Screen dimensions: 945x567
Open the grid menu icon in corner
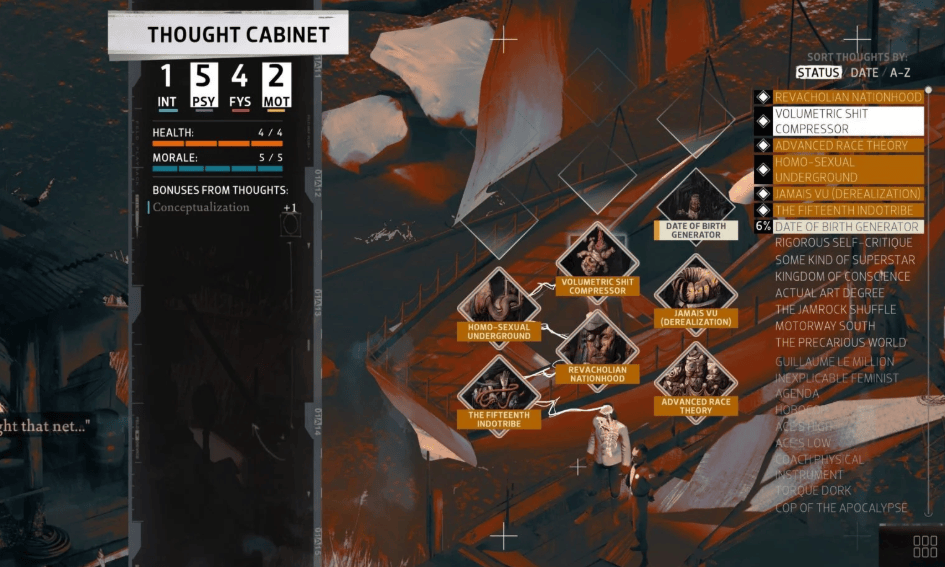pos(925,546)
